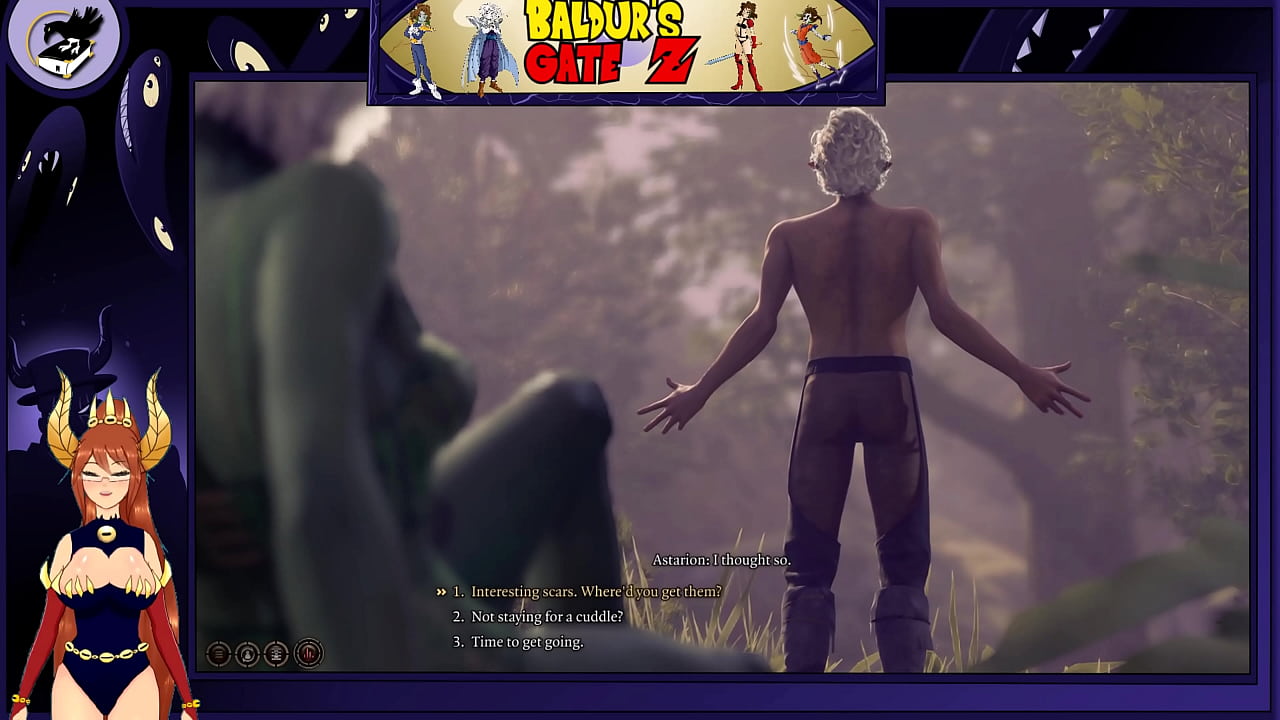This screenshot has width=1280, height=720.
Task: Click 'Not staying for a cuddle?' option
Action: click(540, 617)
